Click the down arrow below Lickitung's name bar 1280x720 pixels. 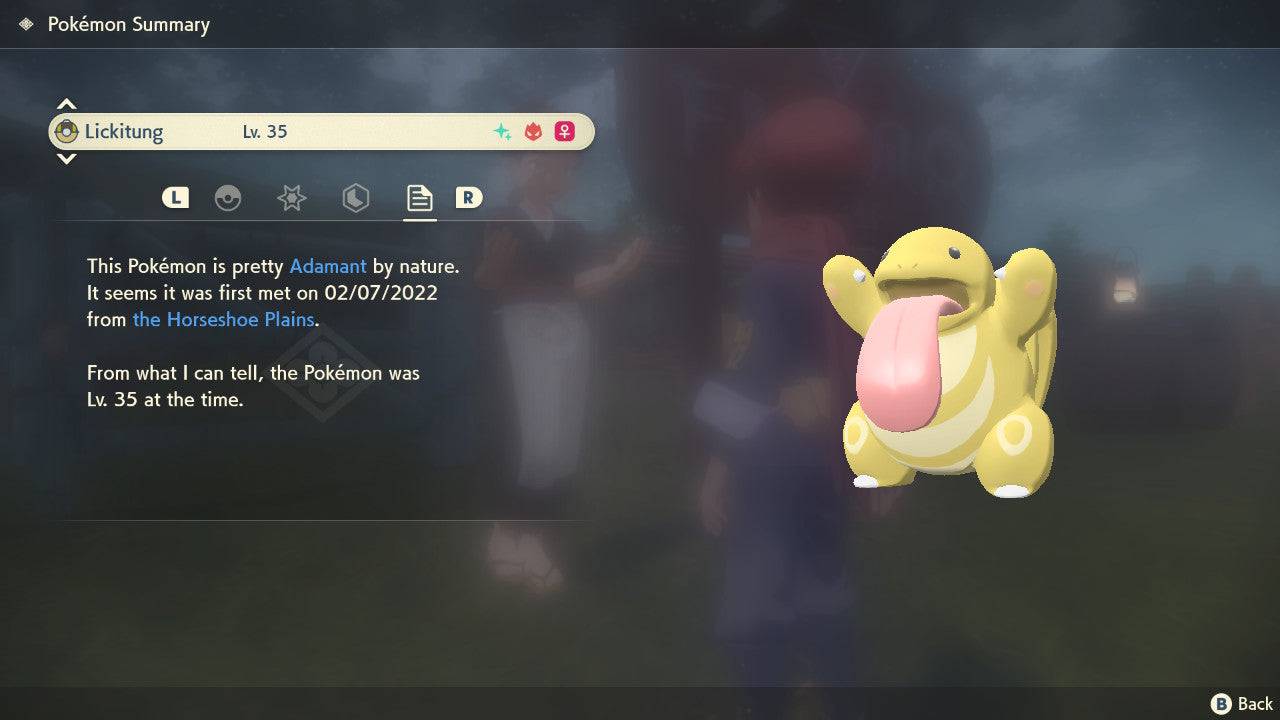66,158
